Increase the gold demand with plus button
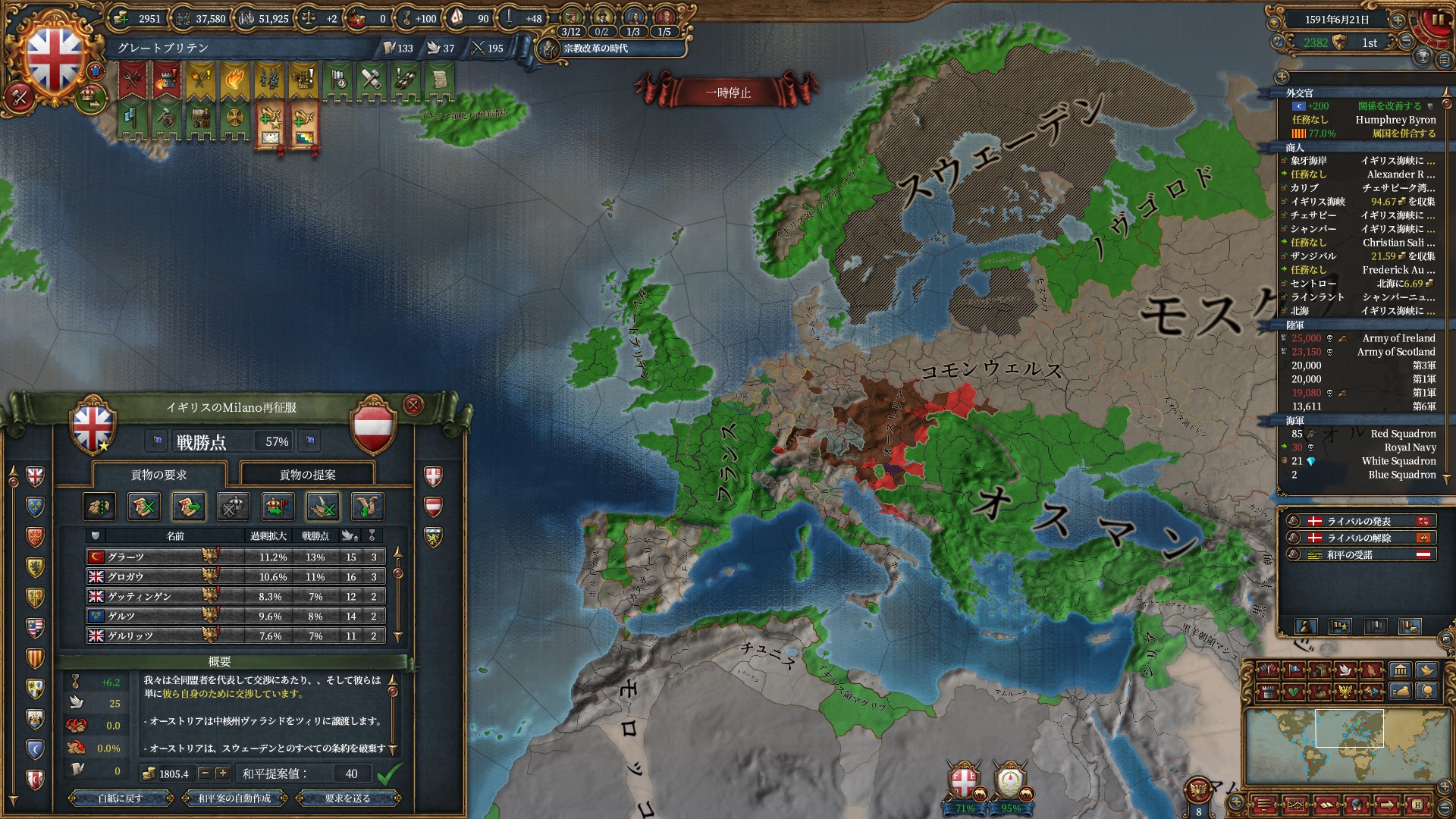The width and height of the screenshot is (1456, 819). point(222,773)
